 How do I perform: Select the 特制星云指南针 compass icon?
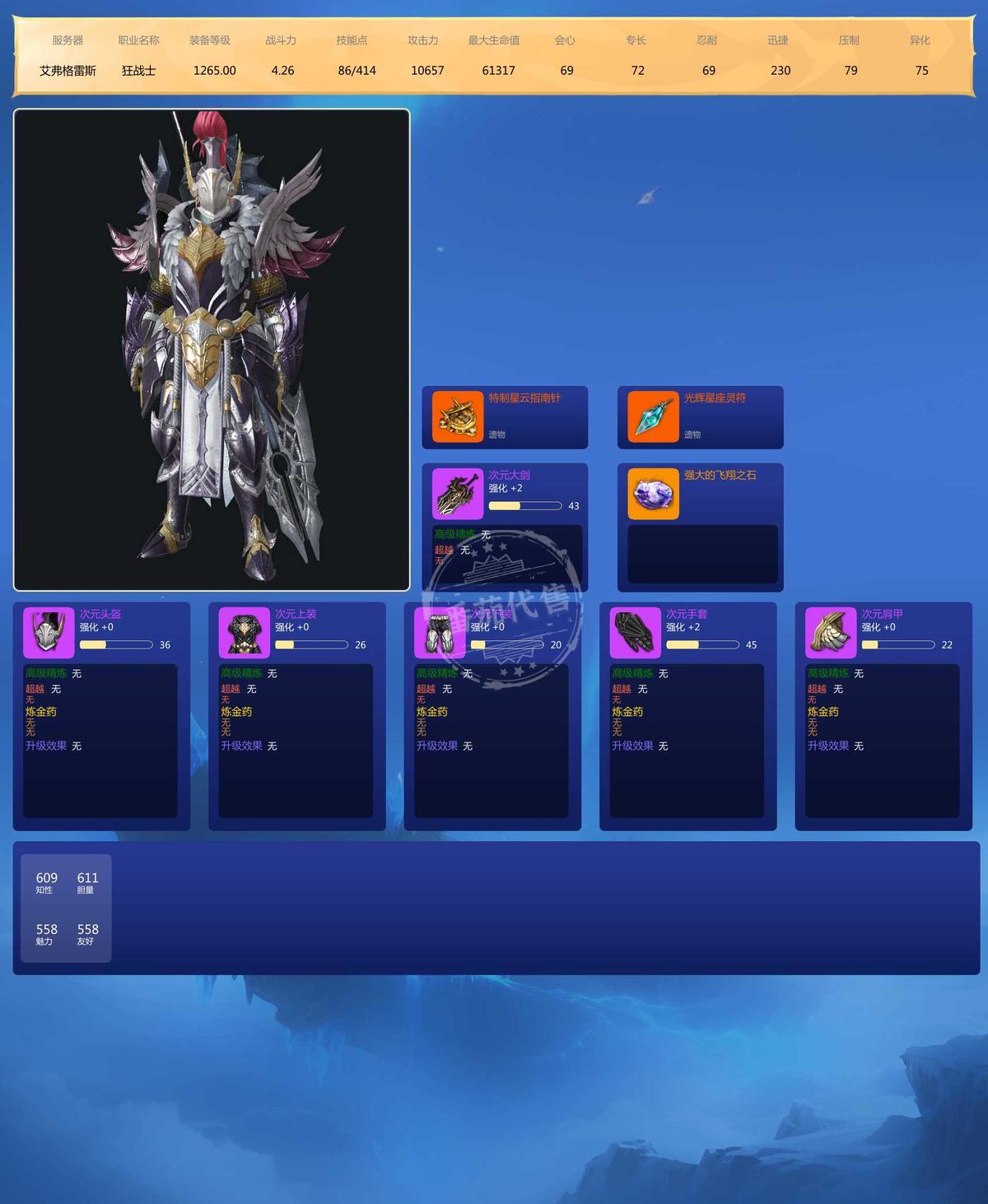458,417
